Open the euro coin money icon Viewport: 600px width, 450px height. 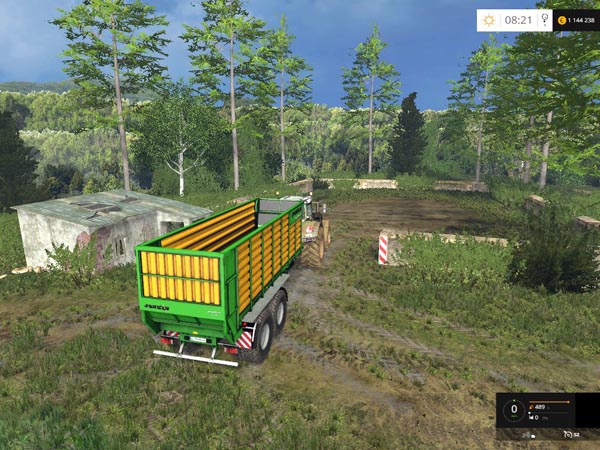pos(562,19)
